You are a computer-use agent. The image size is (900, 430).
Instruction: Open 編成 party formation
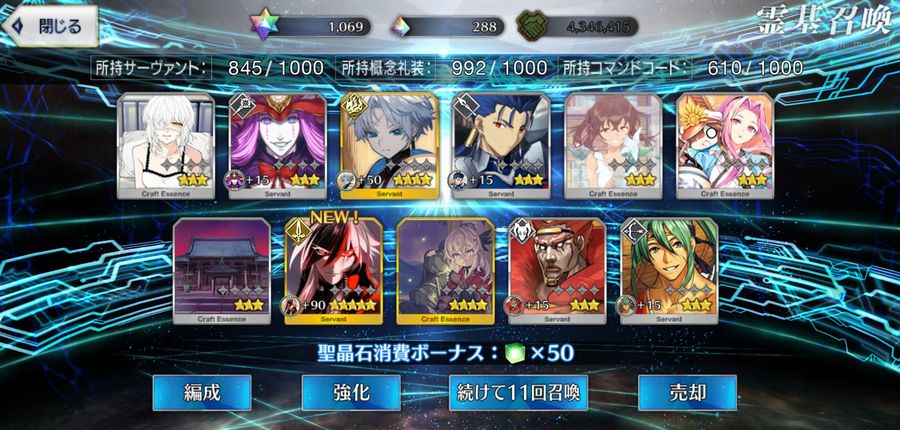202,392
